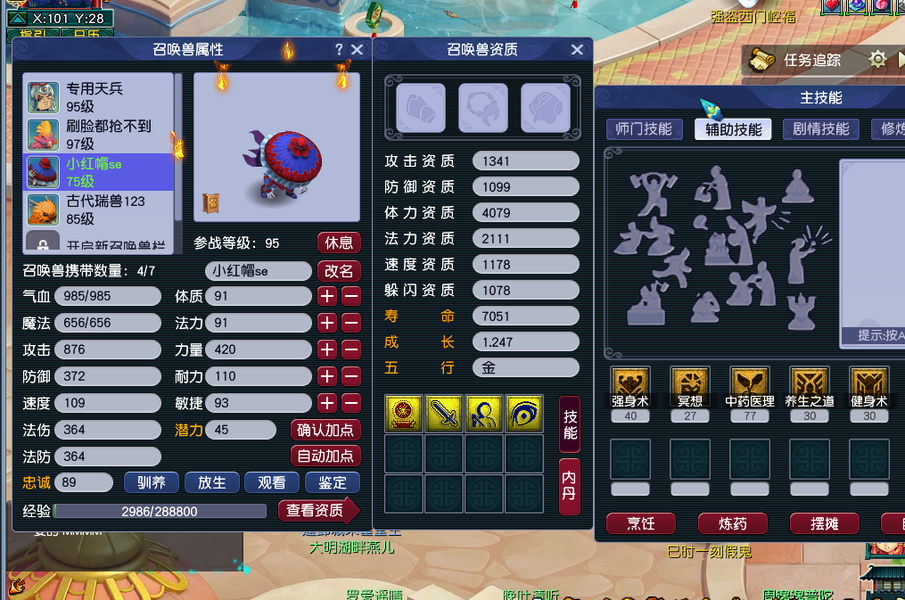Rename the pet with 改名
Viewport: 905px width, 600px height.
coord(339,271)
